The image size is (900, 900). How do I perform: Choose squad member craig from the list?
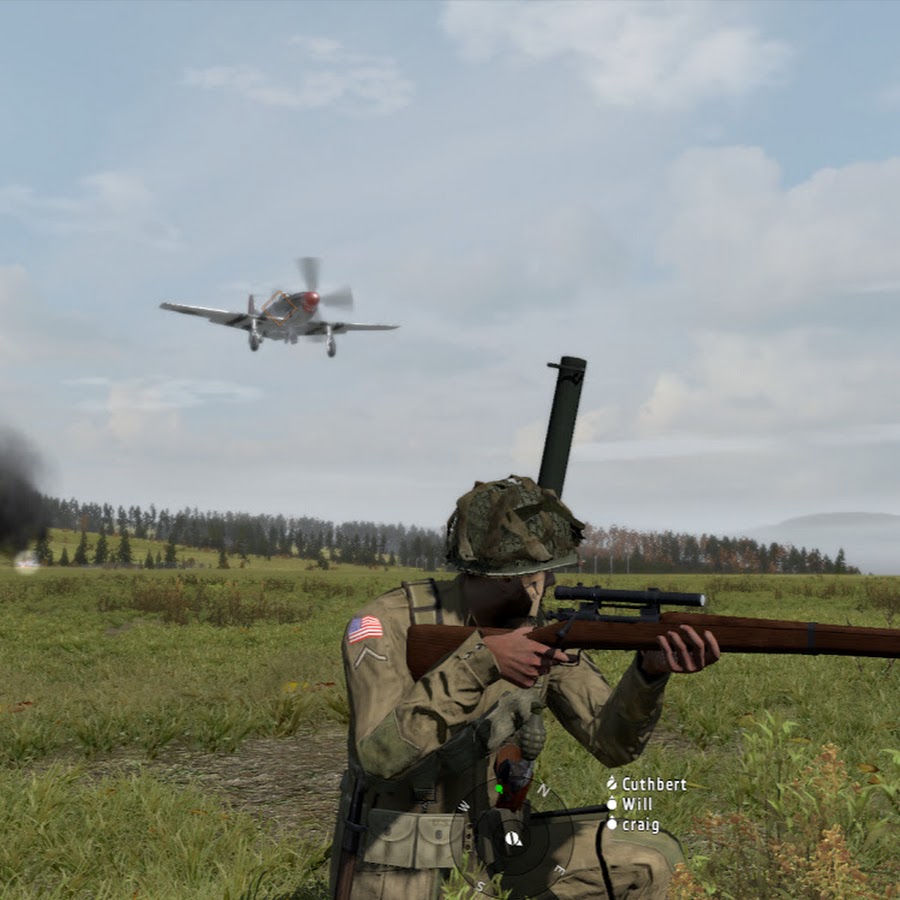click(640, 825)
